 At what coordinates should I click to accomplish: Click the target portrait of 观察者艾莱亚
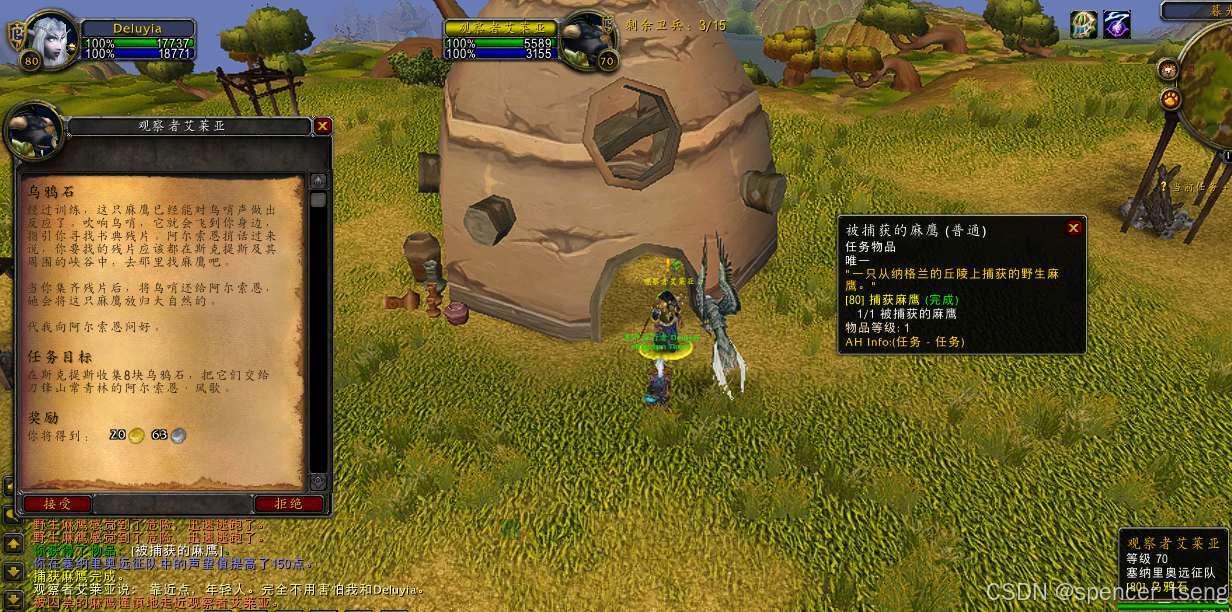[588, 40]
